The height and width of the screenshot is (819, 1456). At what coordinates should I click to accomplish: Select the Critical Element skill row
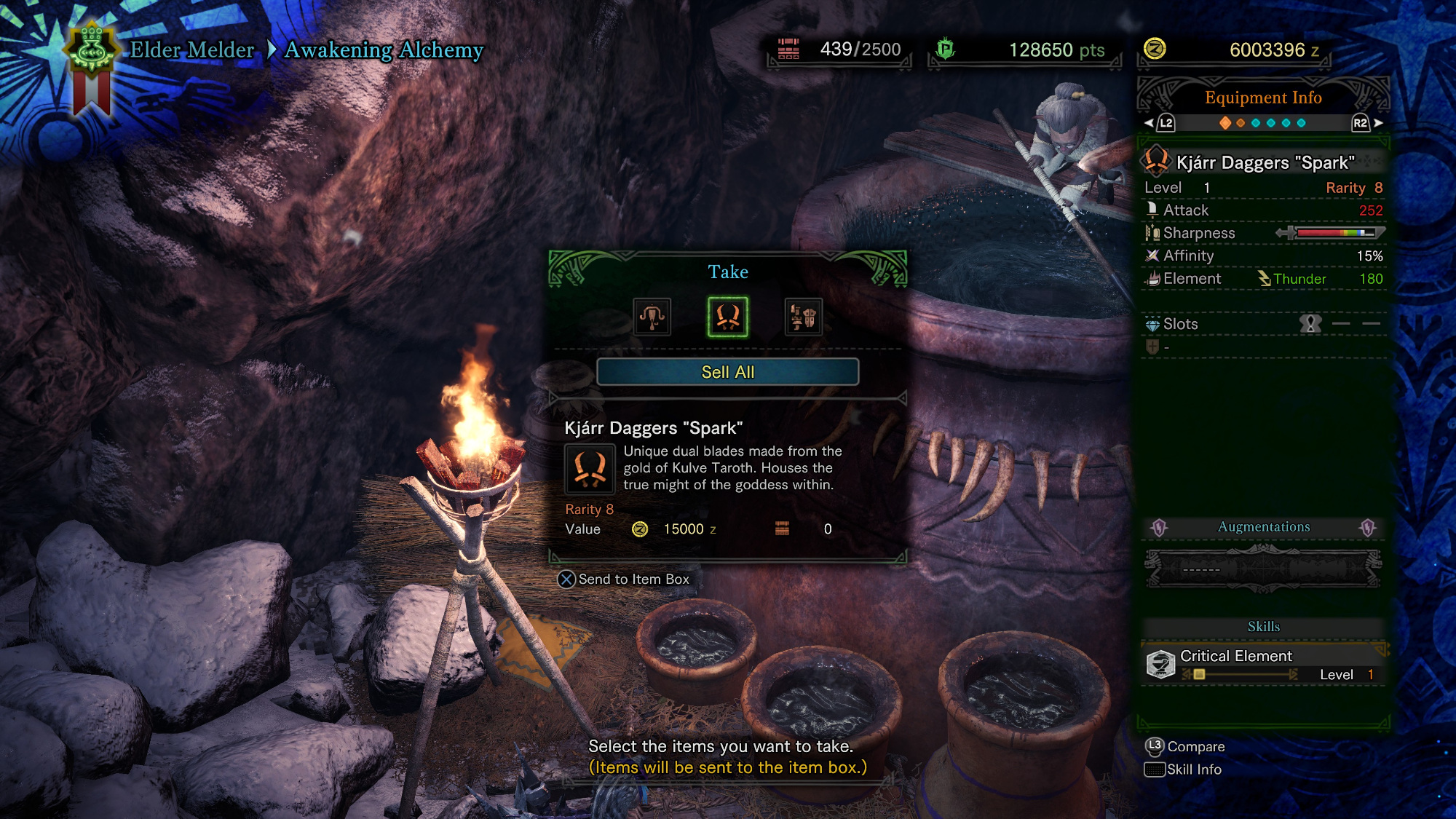[1264, 665]
